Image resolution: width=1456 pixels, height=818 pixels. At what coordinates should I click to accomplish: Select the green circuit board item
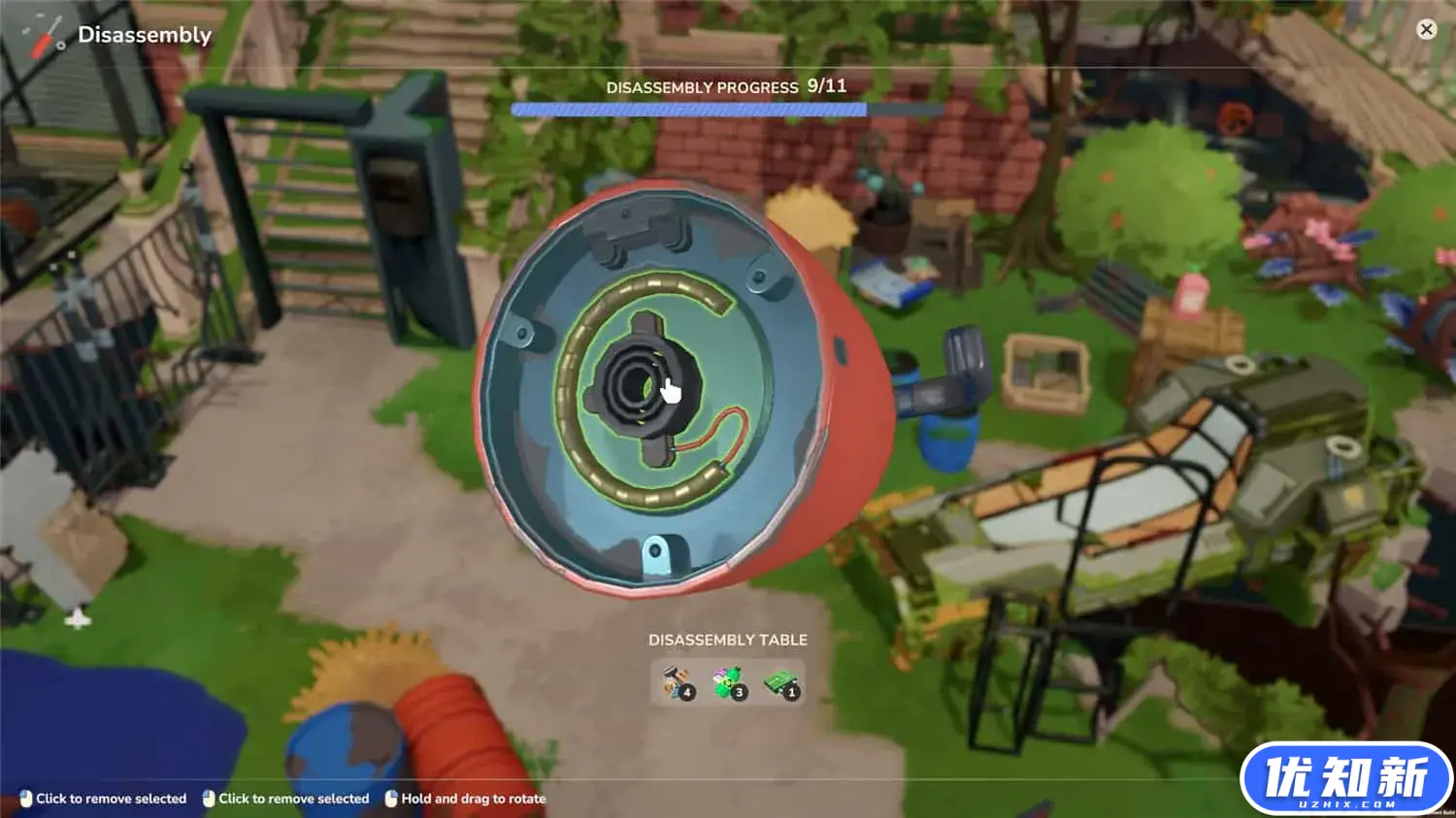[x=780, y=682]
